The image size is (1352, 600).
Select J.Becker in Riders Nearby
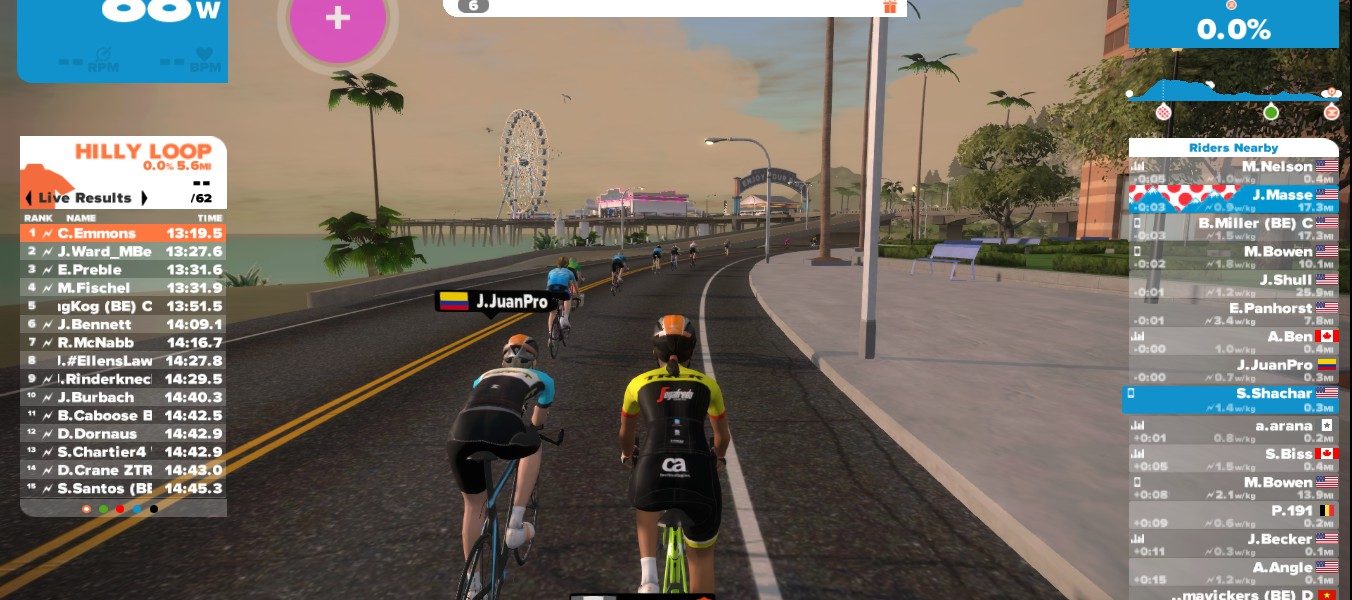(x=1234, y=545)
